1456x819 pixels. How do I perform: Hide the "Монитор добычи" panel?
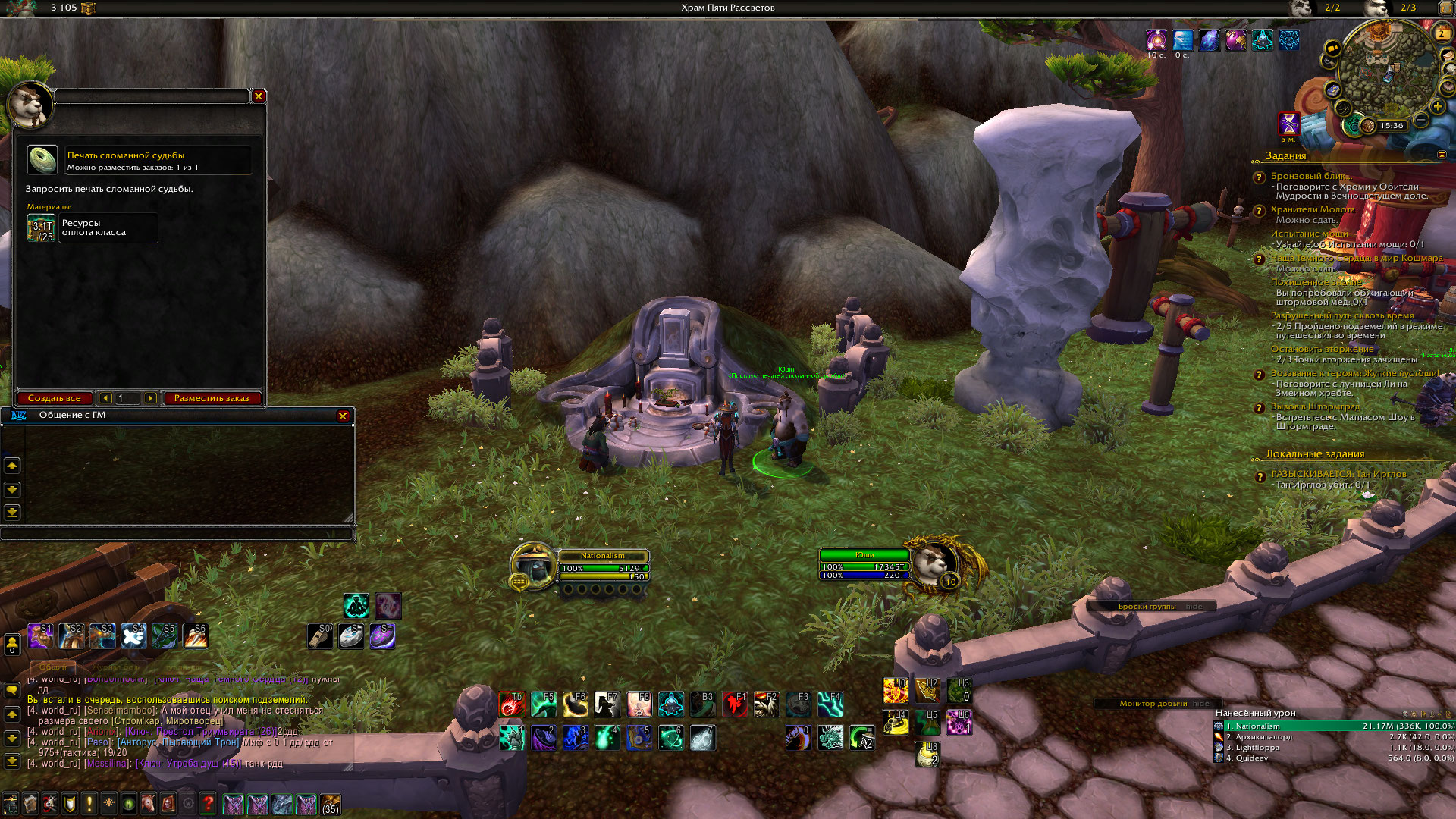(1201, 703)
